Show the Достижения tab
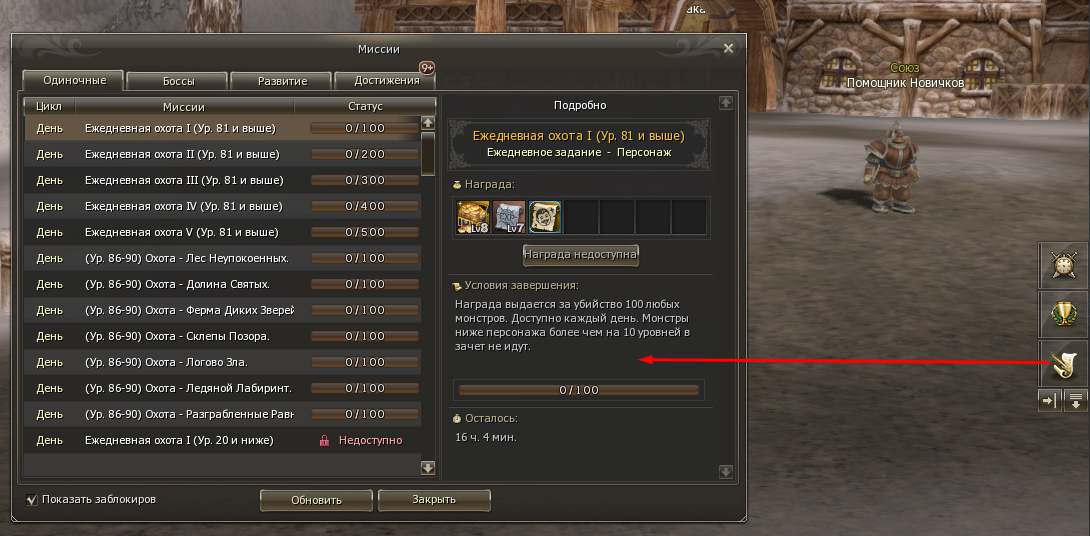 [385, 81]
